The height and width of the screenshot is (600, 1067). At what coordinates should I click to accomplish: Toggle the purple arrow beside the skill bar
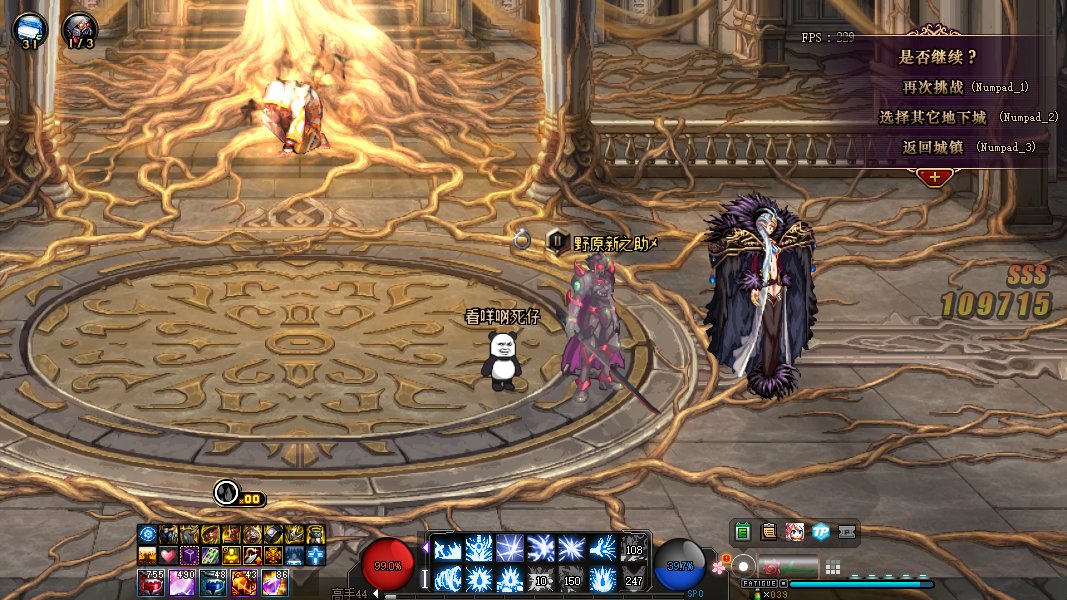pyautogui.click(x=425, y=547)
